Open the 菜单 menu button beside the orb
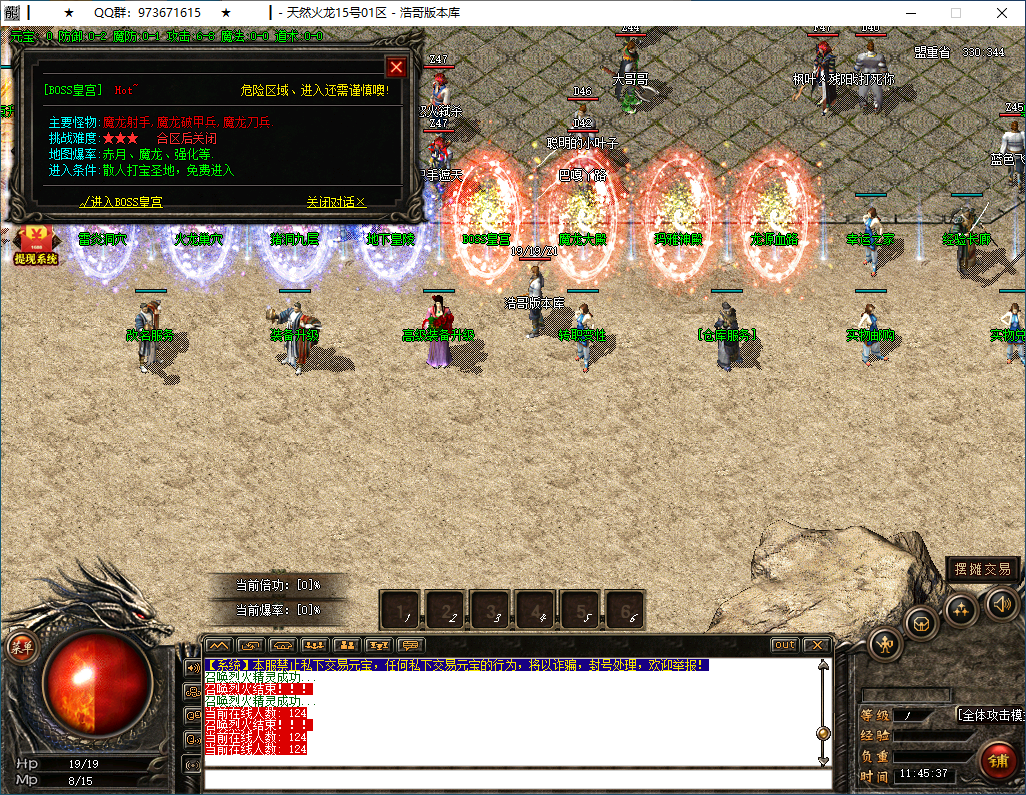Image resolution: width=1026 pixels, height=795 pixels. pos(21,647)
